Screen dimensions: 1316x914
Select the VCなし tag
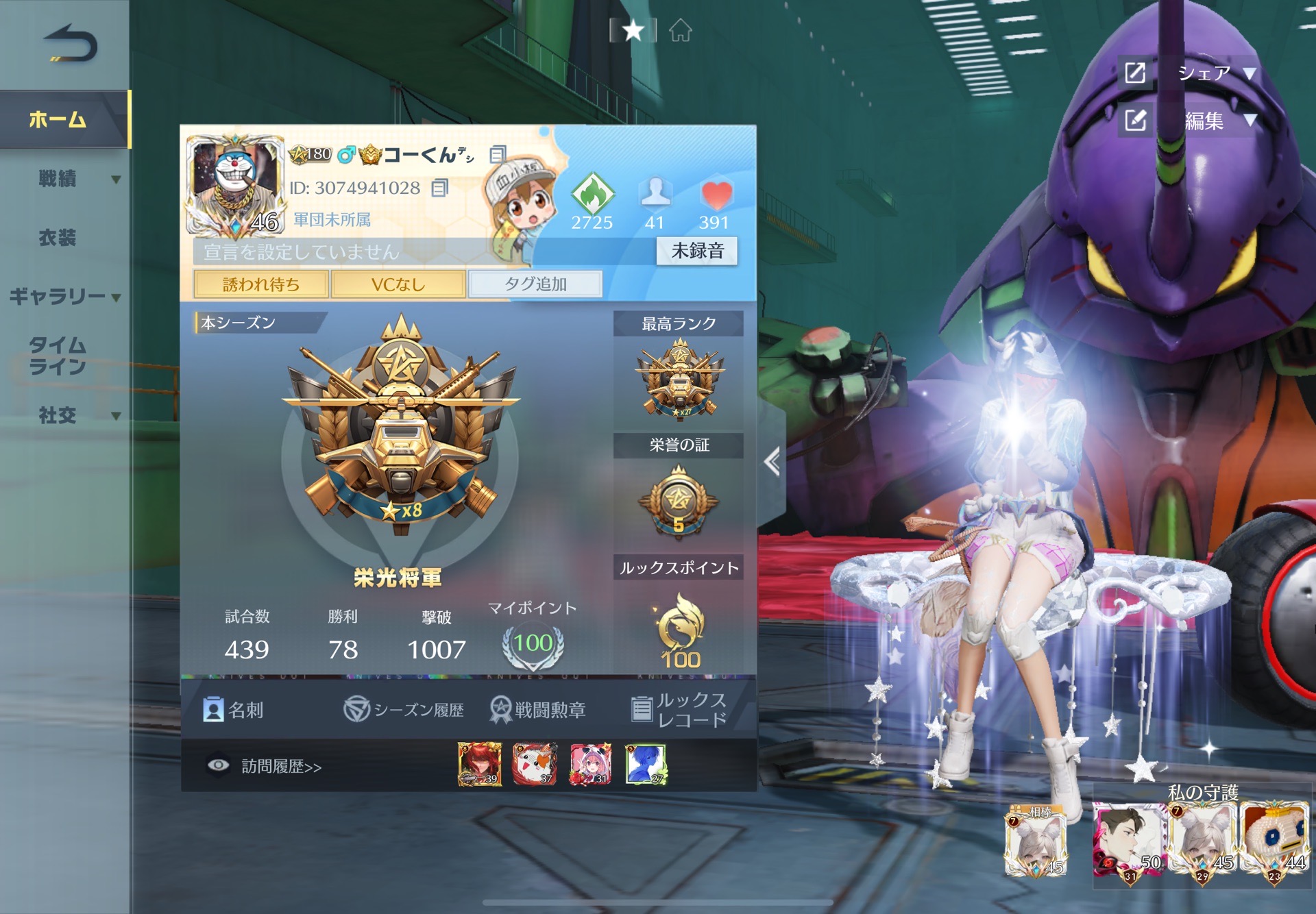(x=398, y=284)
